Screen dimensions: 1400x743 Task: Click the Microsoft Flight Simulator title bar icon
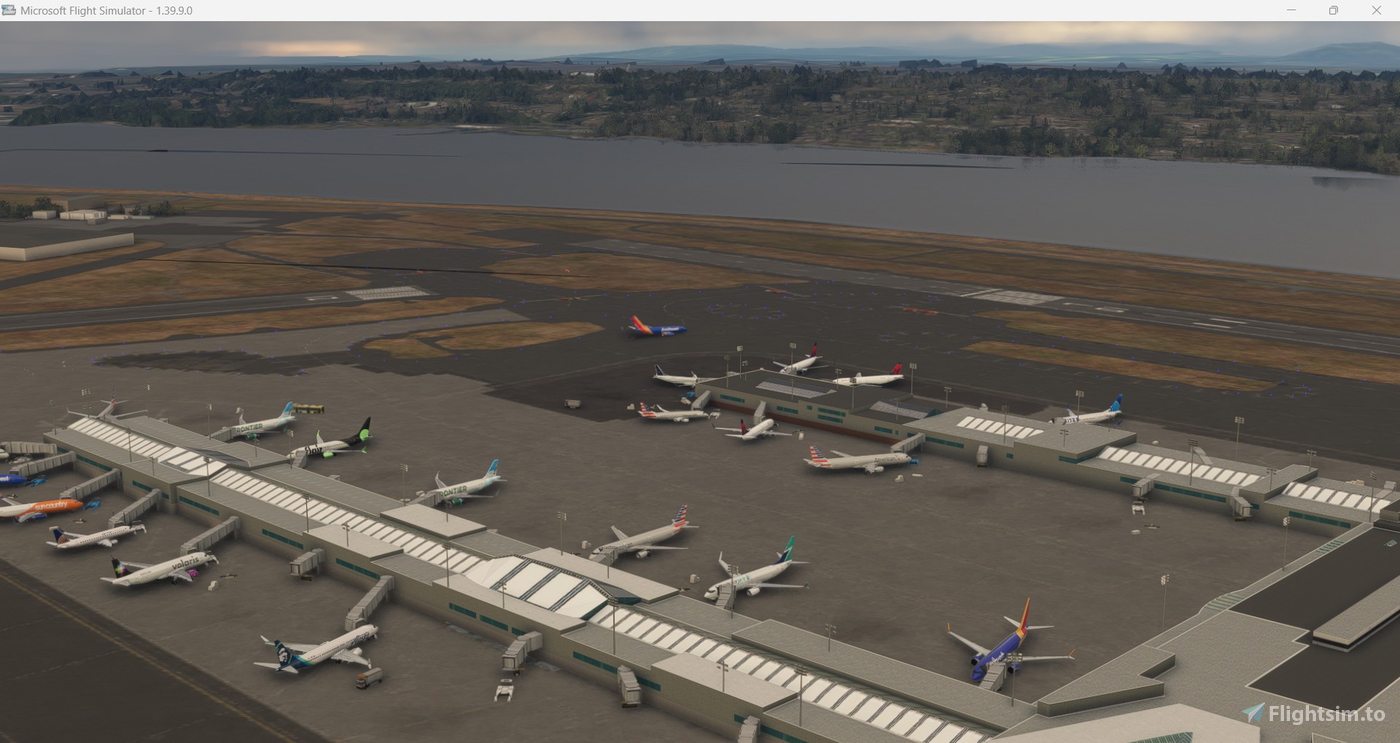[10, 10]
